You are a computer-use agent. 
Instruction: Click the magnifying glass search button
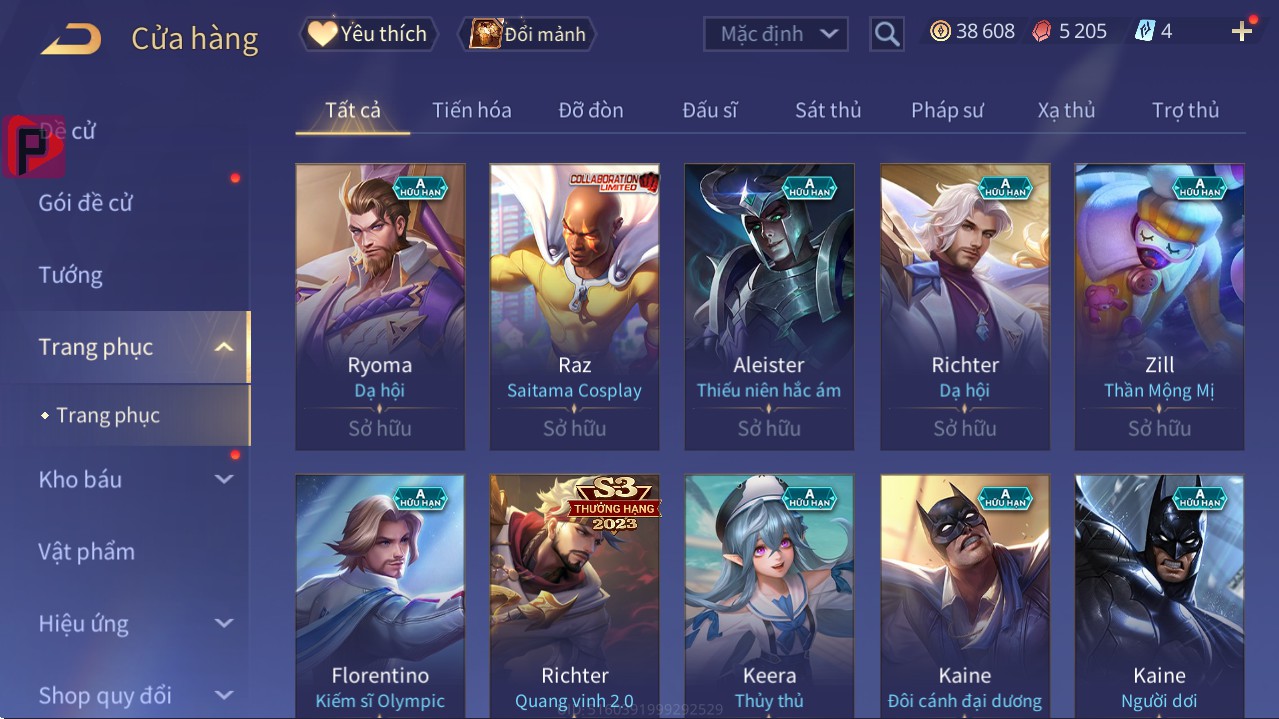click(x=886, y=34)
